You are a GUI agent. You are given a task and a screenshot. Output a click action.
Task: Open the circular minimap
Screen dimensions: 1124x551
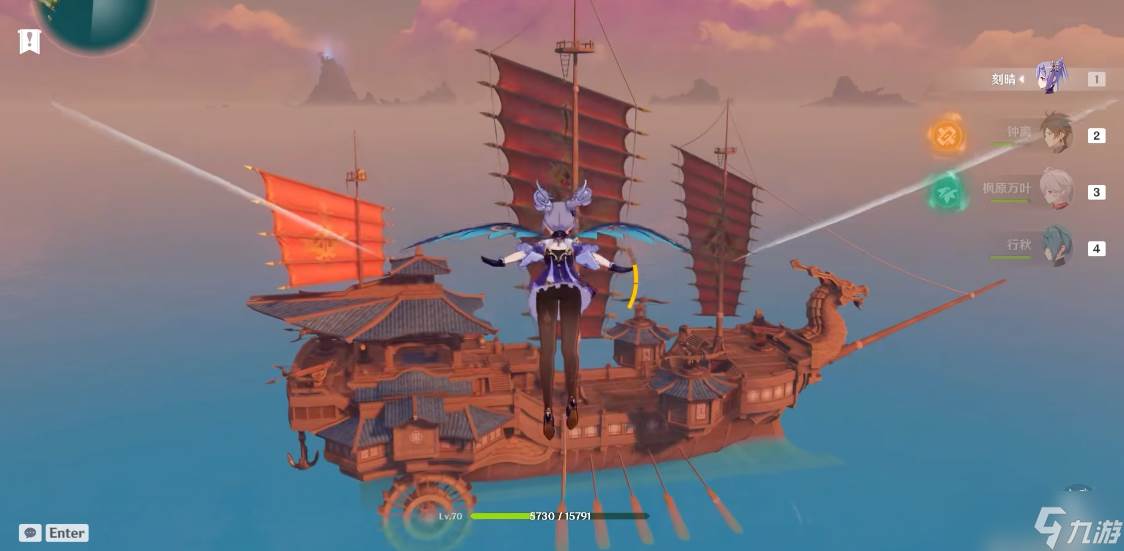(93, 20)
